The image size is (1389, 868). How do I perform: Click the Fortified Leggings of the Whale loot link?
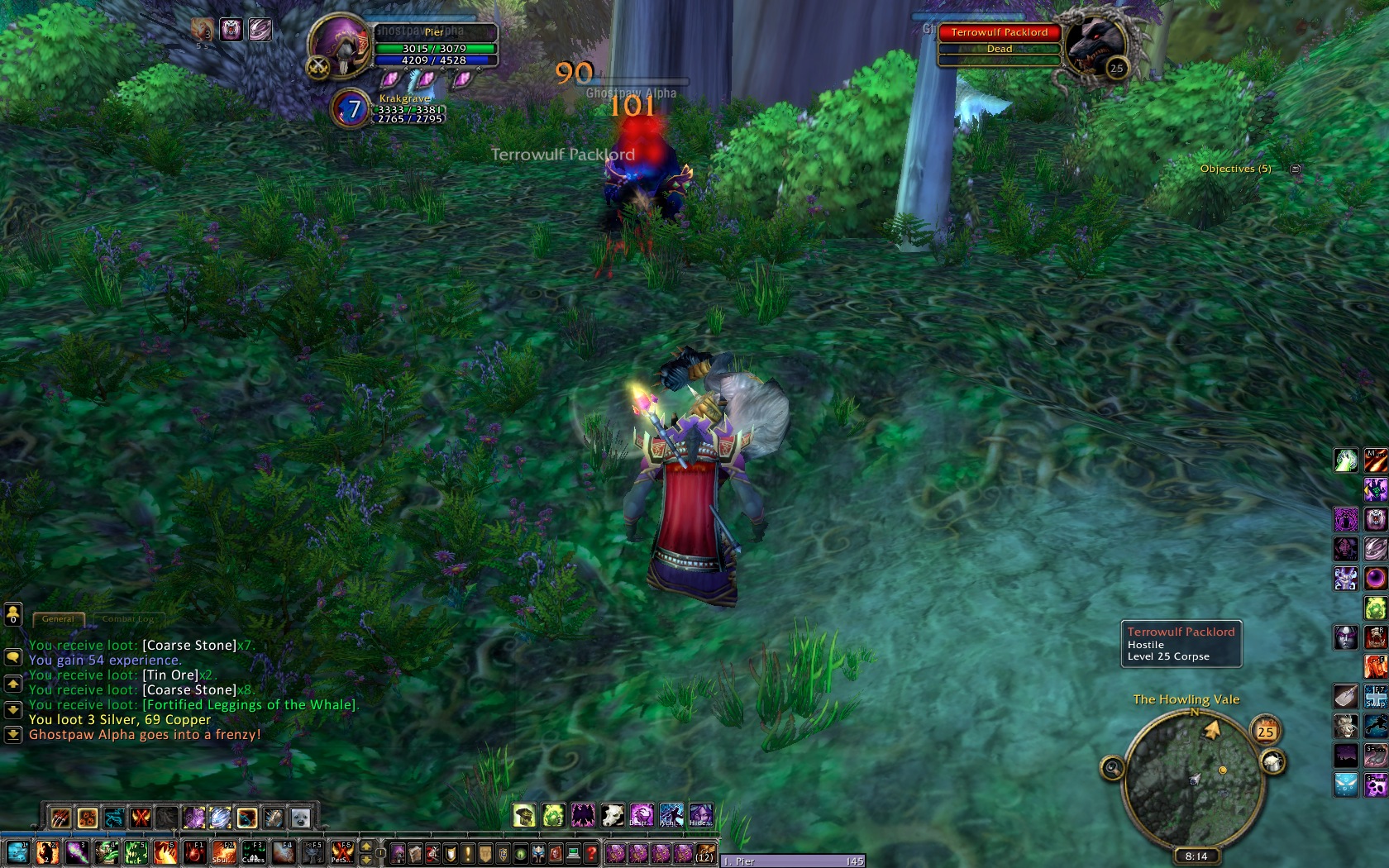pos(249,704)
